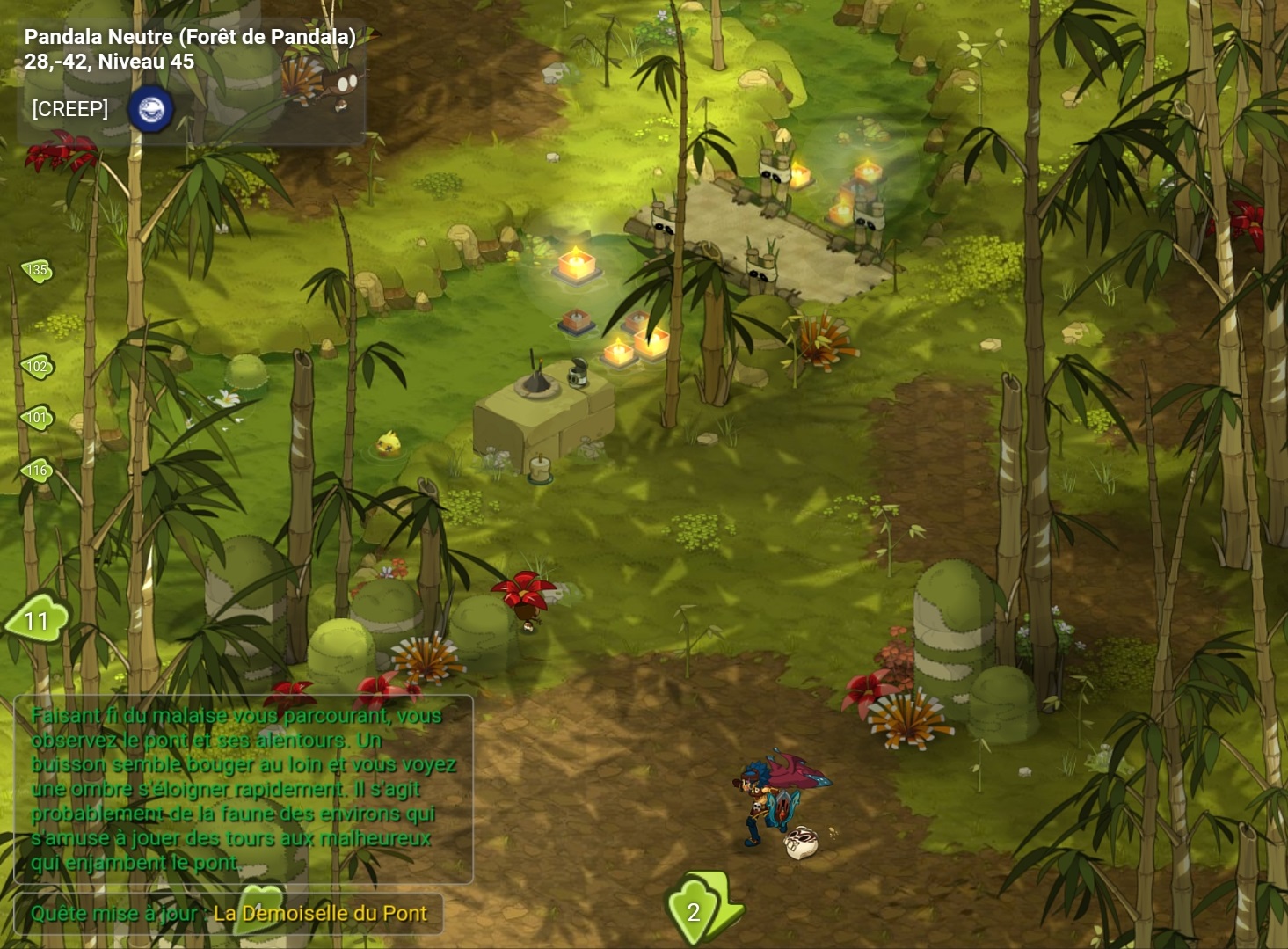
Task: Open the La Demoiselle du Pont quest link
Action: click(x=320, y=913)
